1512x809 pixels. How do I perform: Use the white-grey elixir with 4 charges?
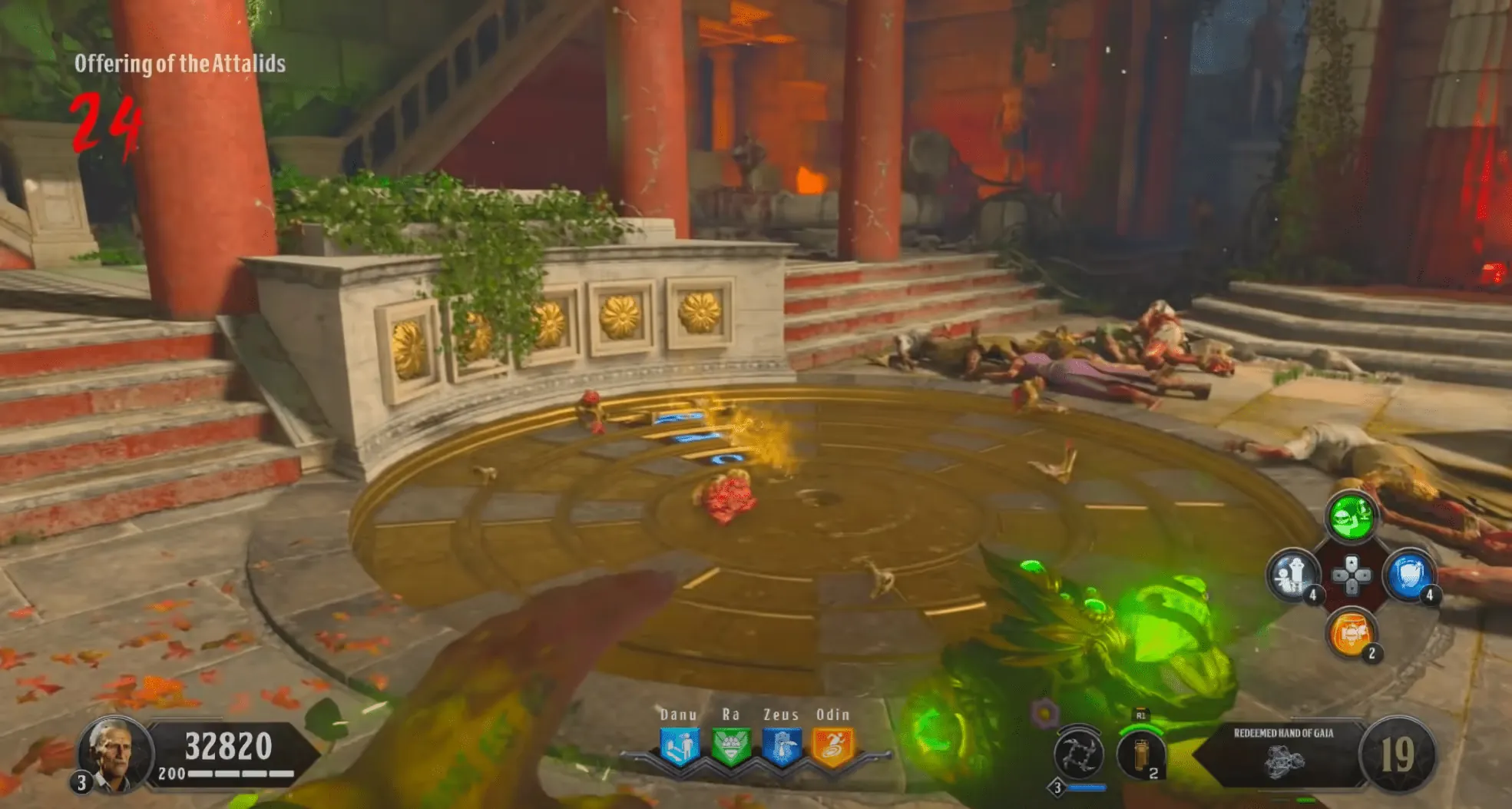click(1293, 575)
